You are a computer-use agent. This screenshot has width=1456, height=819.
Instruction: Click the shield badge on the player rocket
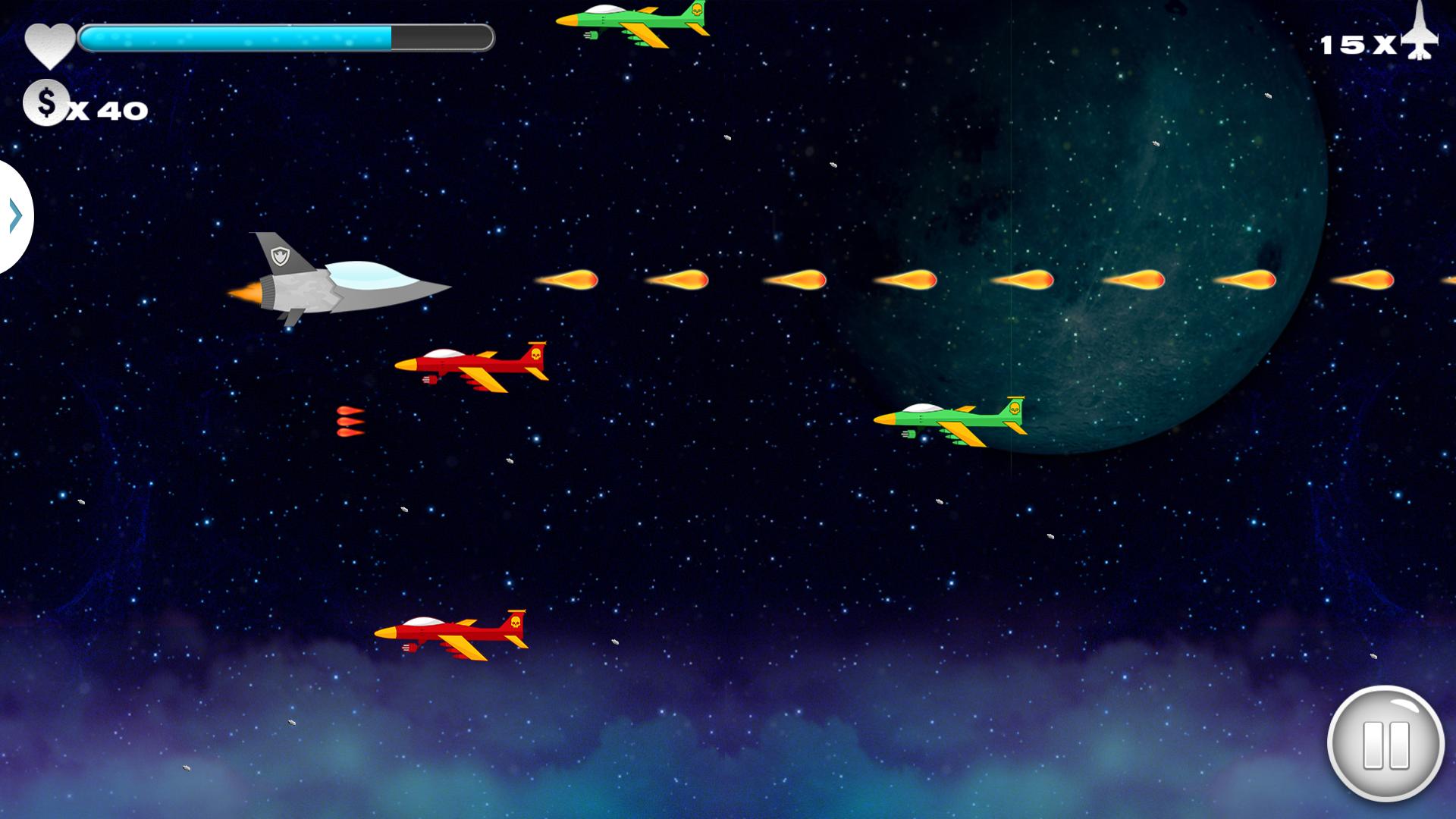point(281,258)
